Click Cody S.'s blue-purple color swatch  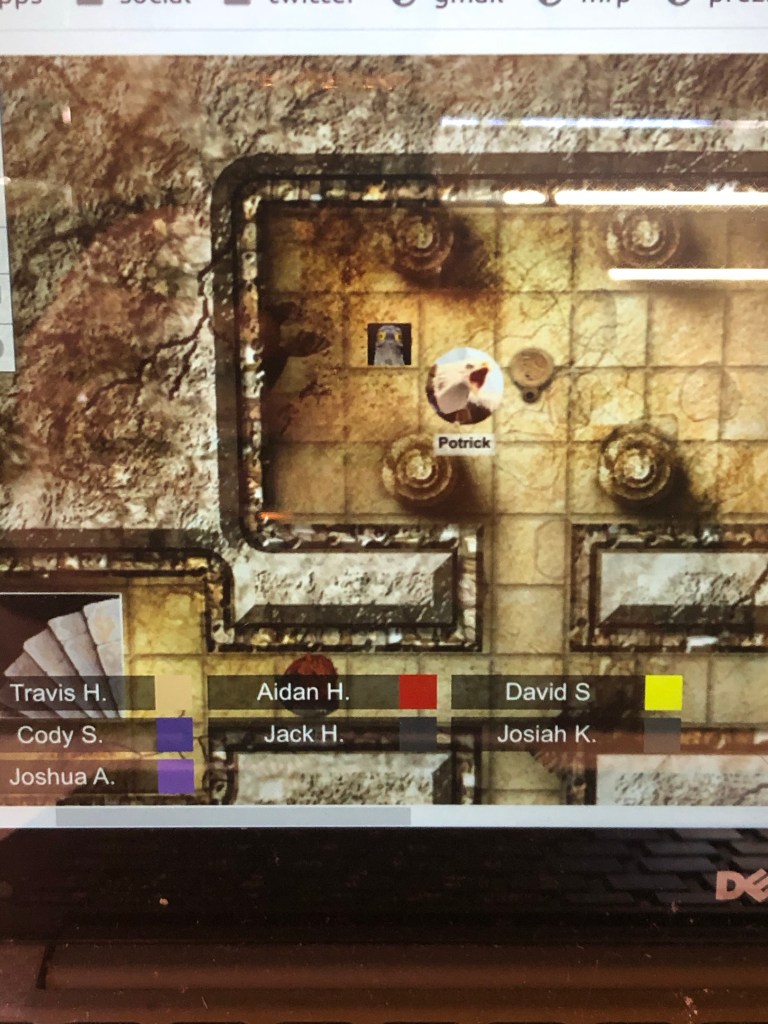(x=174, y=735)
